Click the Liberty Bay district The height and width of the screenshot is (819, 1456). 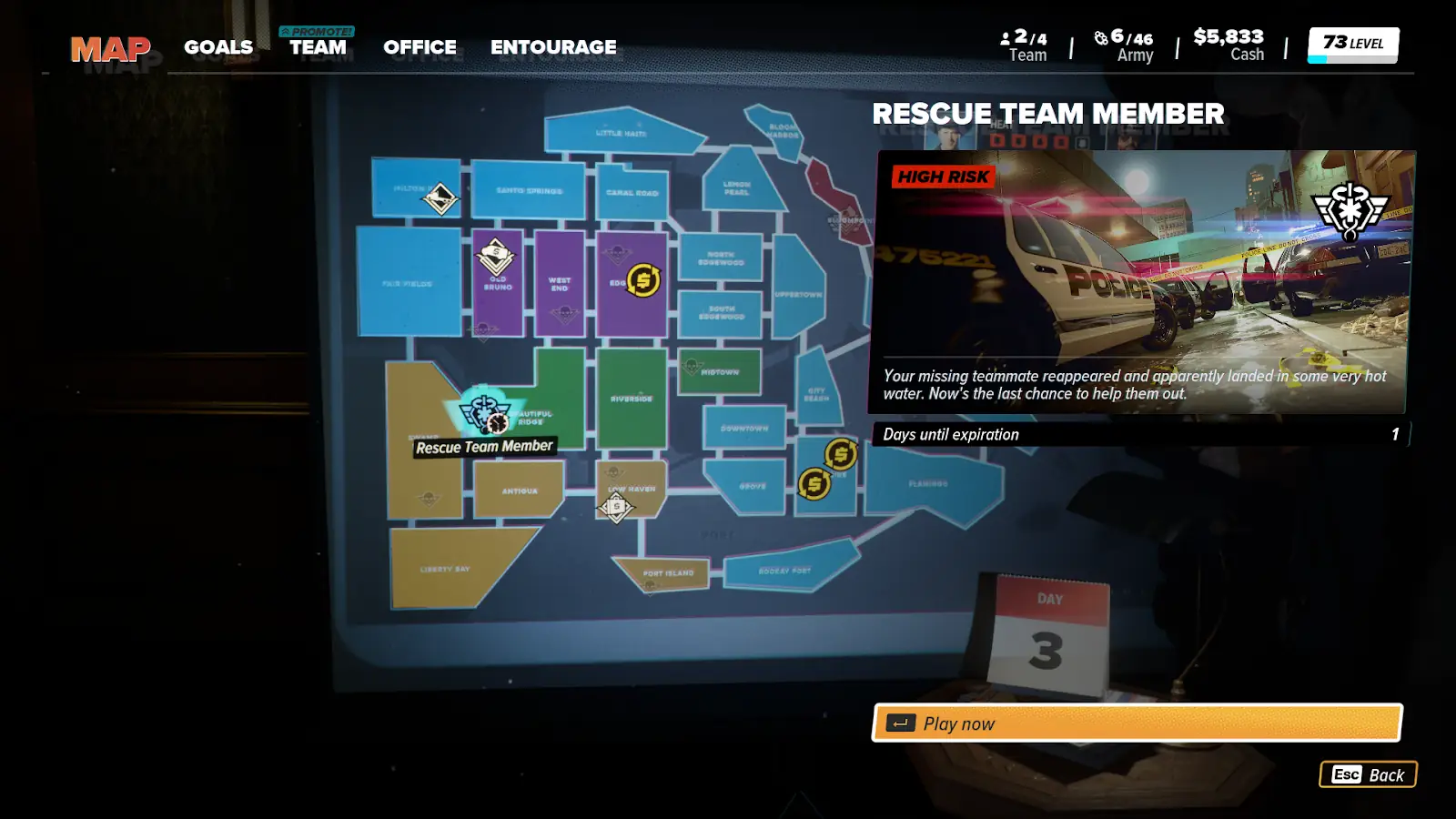tap(445, 569)
